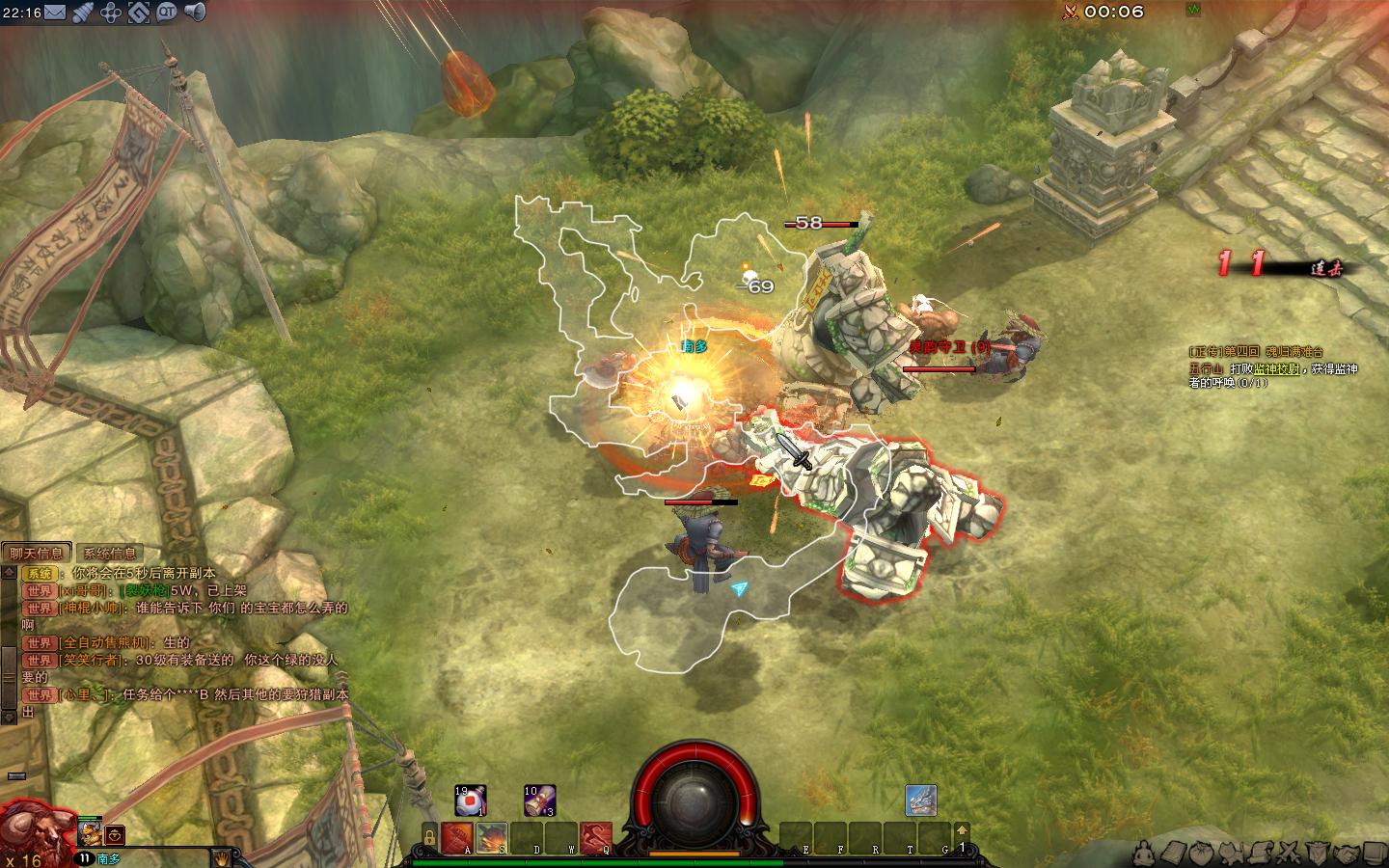Activate the skill in slot A

pyautogui.click(x=456, y=838)
